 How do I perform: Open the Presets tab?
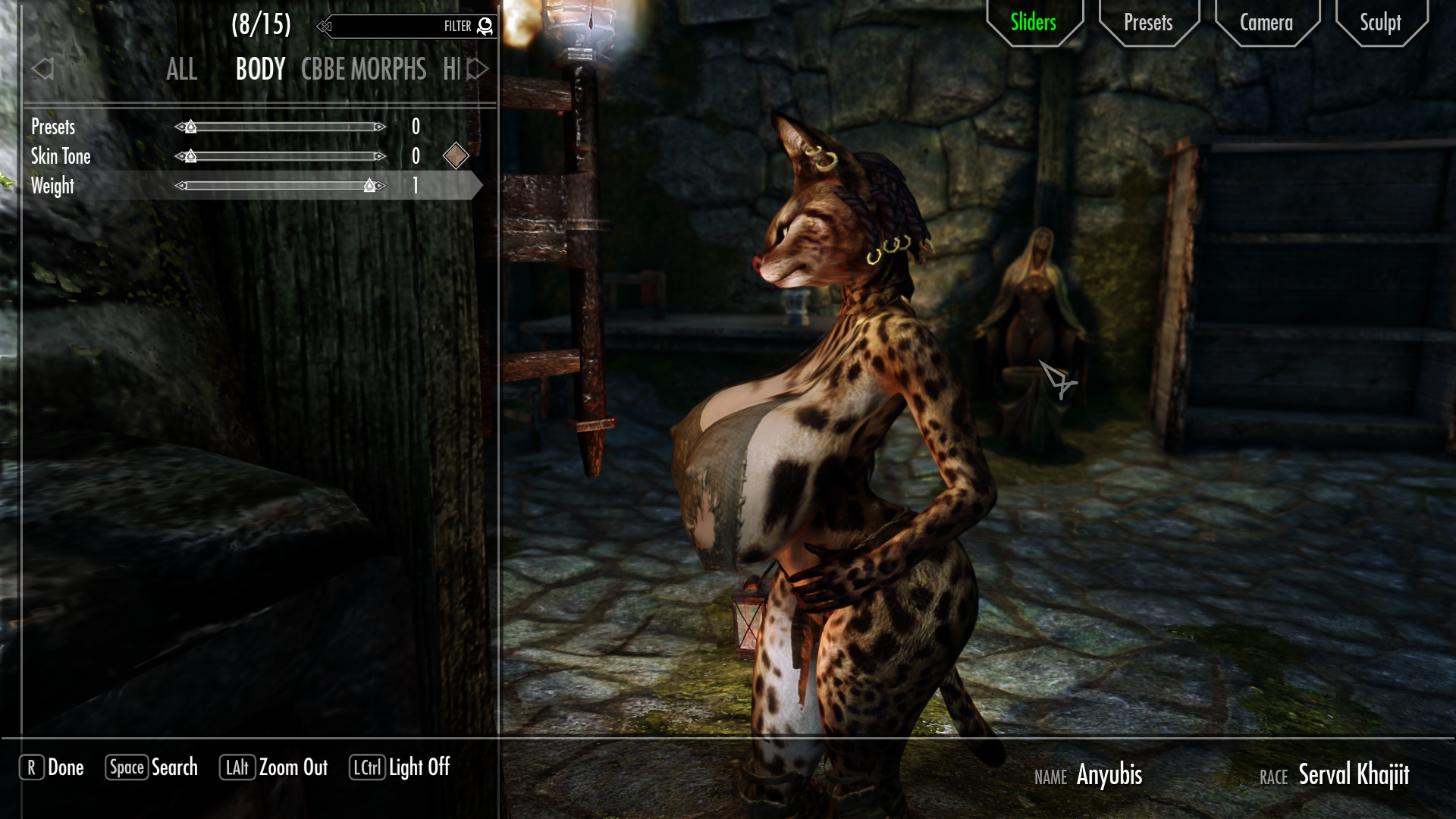click(1147, 23)
